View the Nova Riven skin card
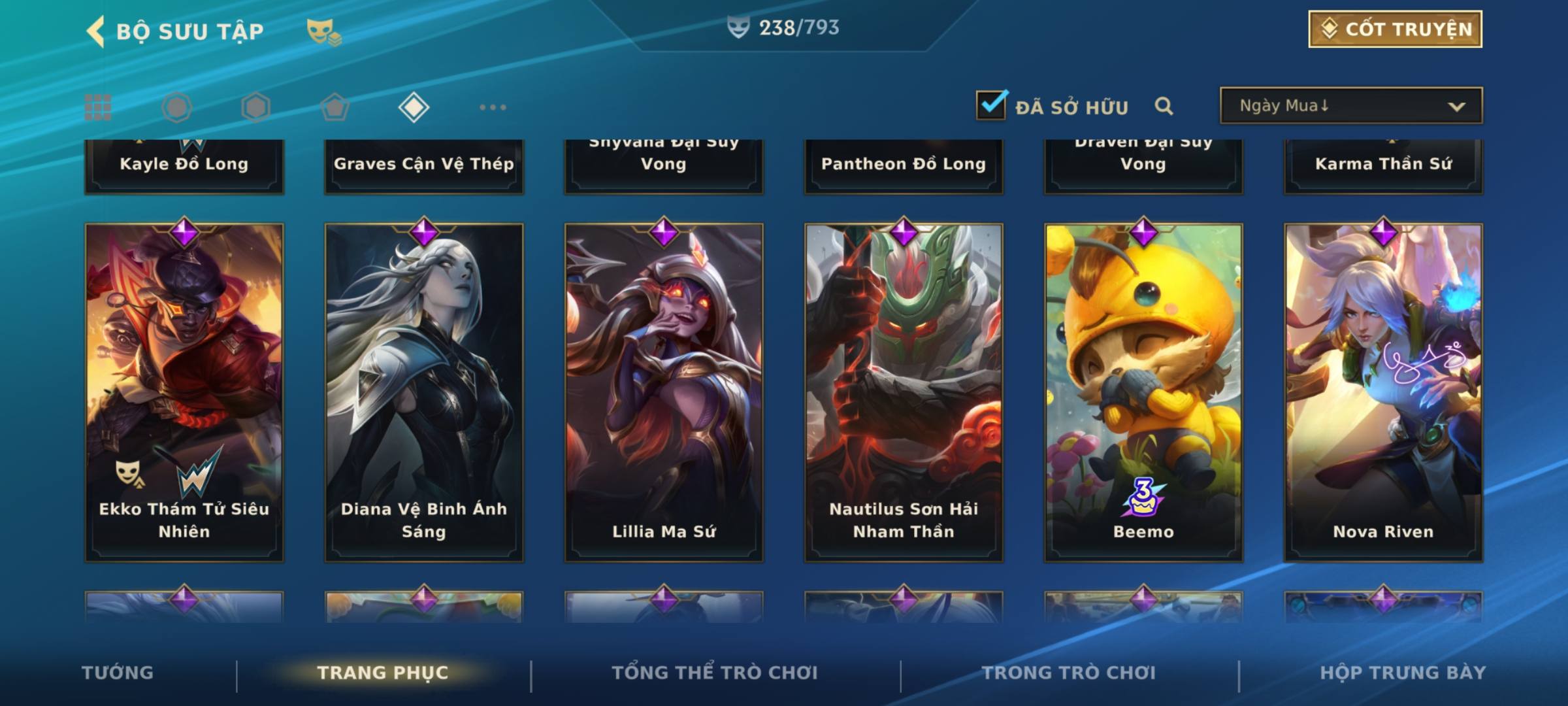The height and width of the screenshot is (706, 1568). 1383,392
